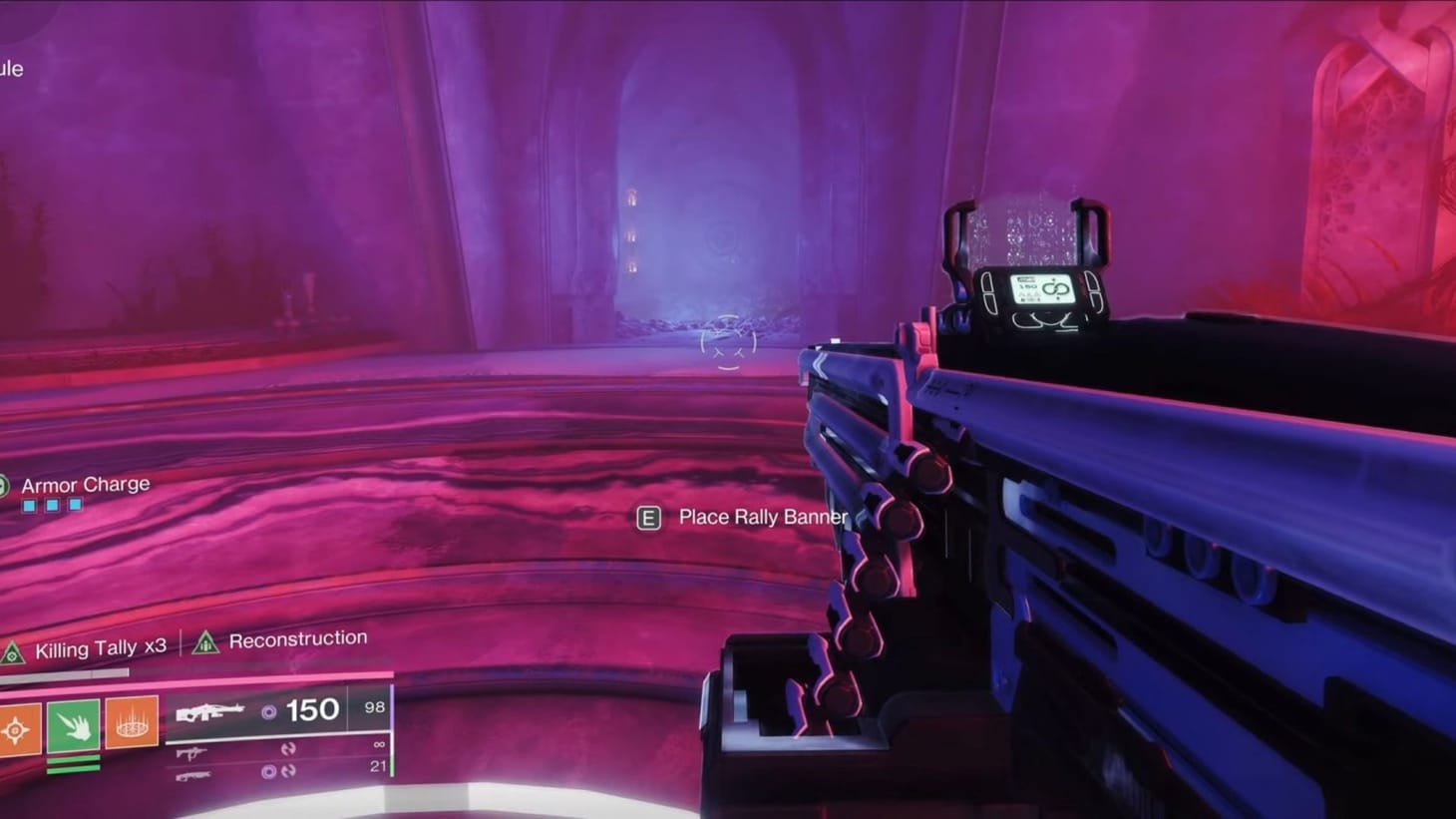Click the E key prompt box
This screenshot has width=1456, height=819.
650,518
